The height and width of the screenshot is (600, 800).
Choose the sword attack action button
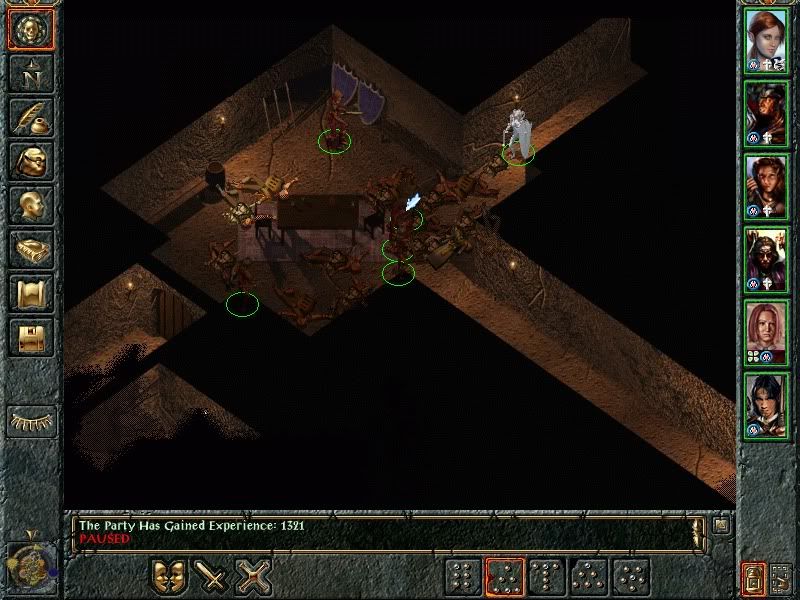[x=212, y=577]
